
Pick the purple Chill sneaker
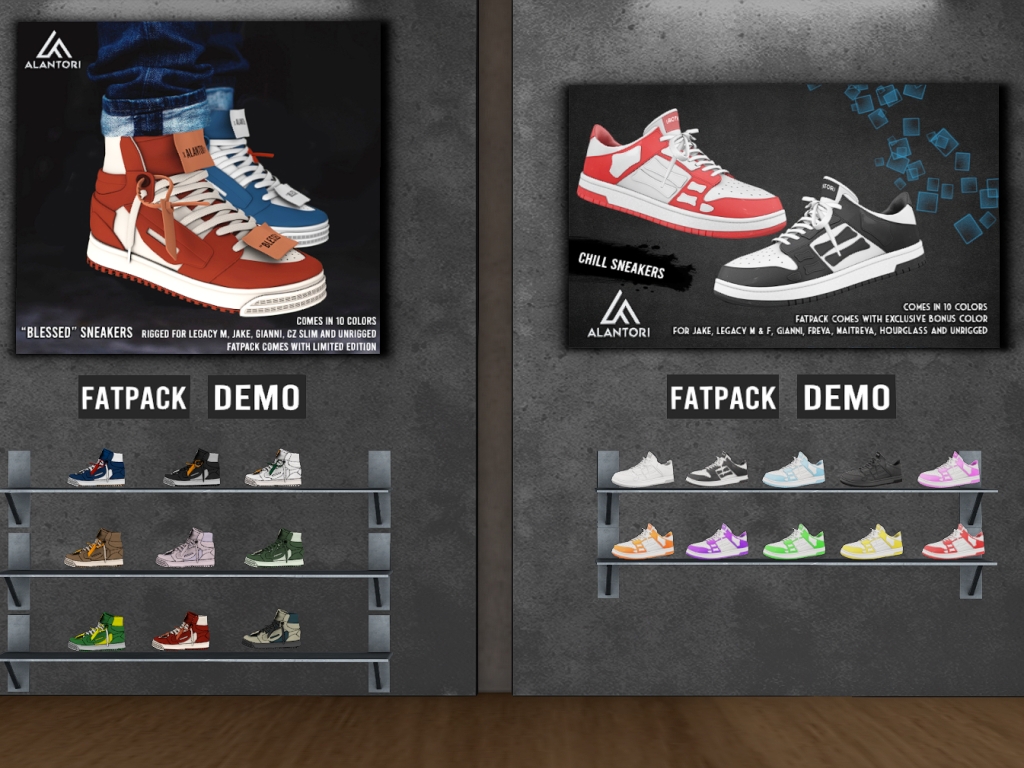click(718, 542)
